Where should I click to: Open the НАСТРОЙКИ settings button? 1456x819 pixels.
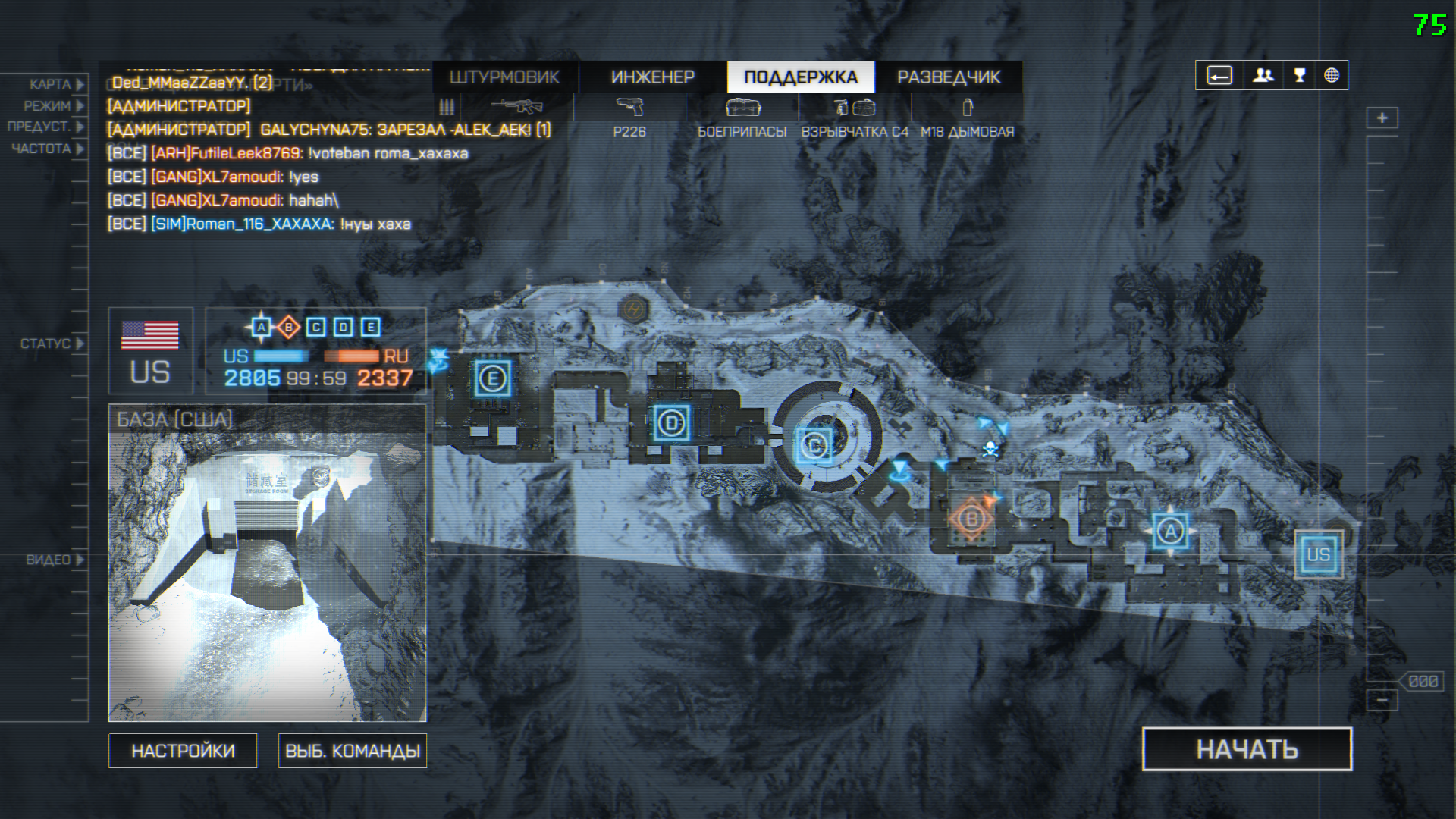183,751
